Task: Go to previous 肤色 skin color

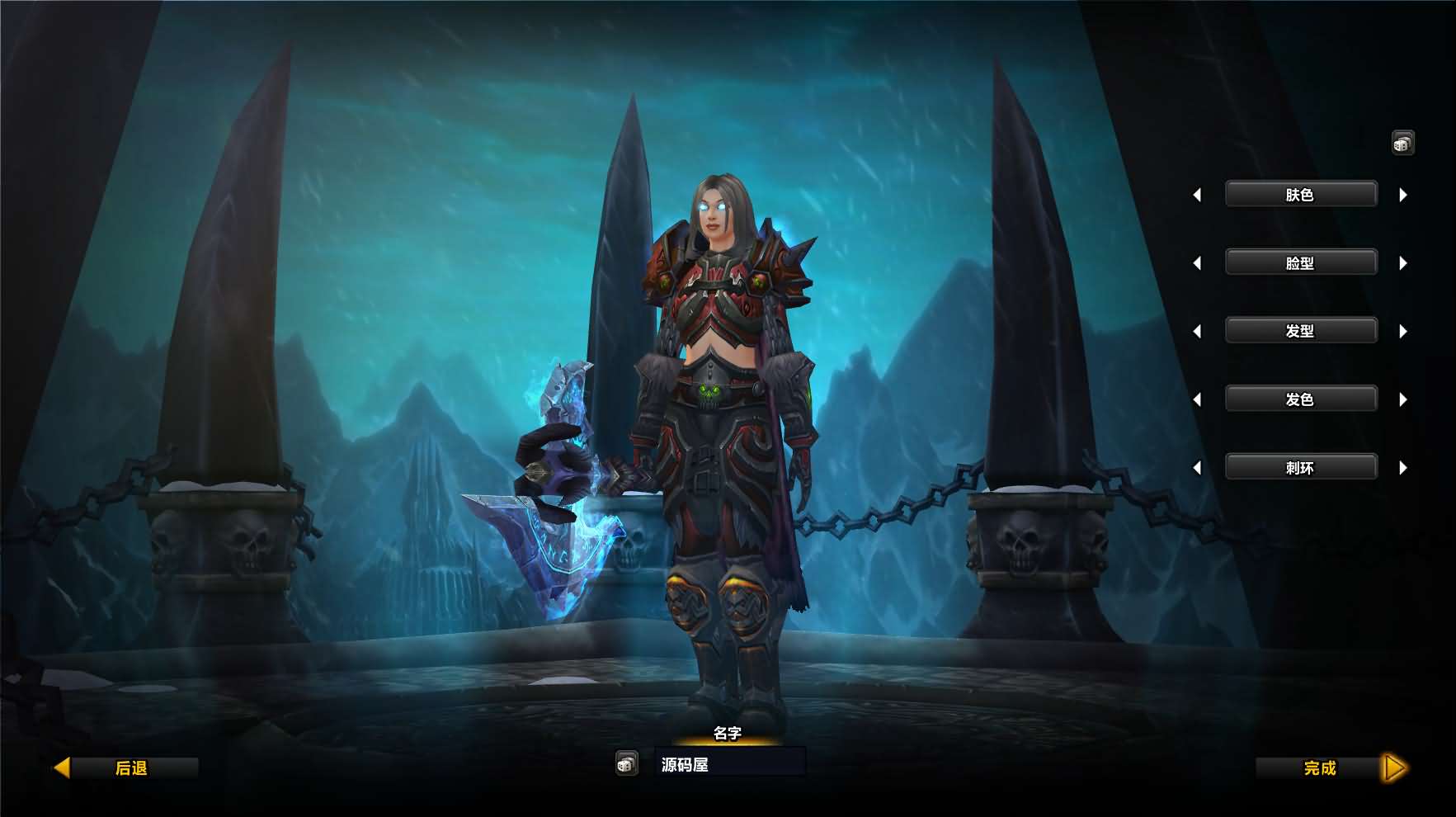Action: 1197,196
